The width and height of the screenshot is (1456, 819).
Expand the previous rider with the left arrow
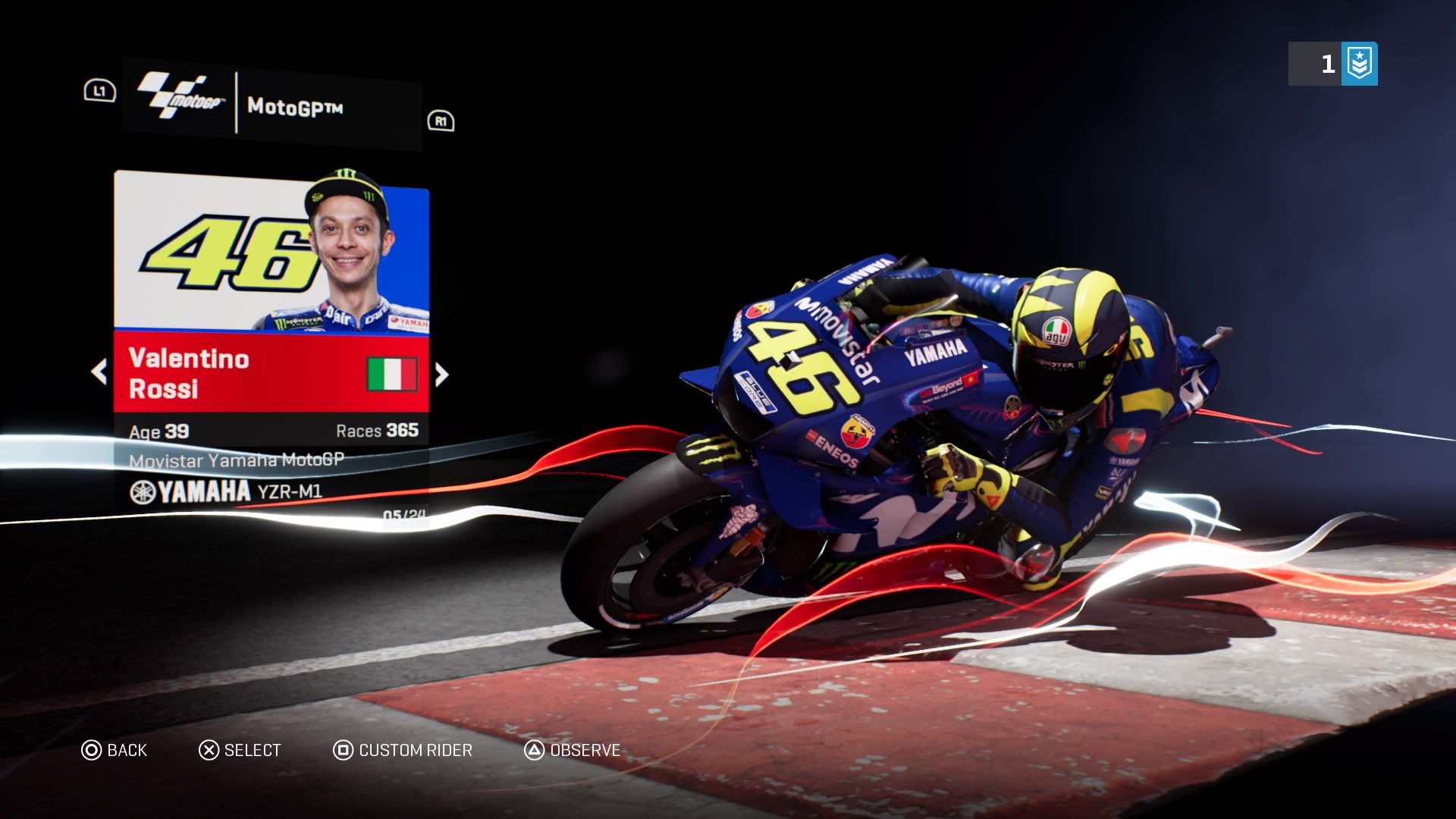coord(99,372)
